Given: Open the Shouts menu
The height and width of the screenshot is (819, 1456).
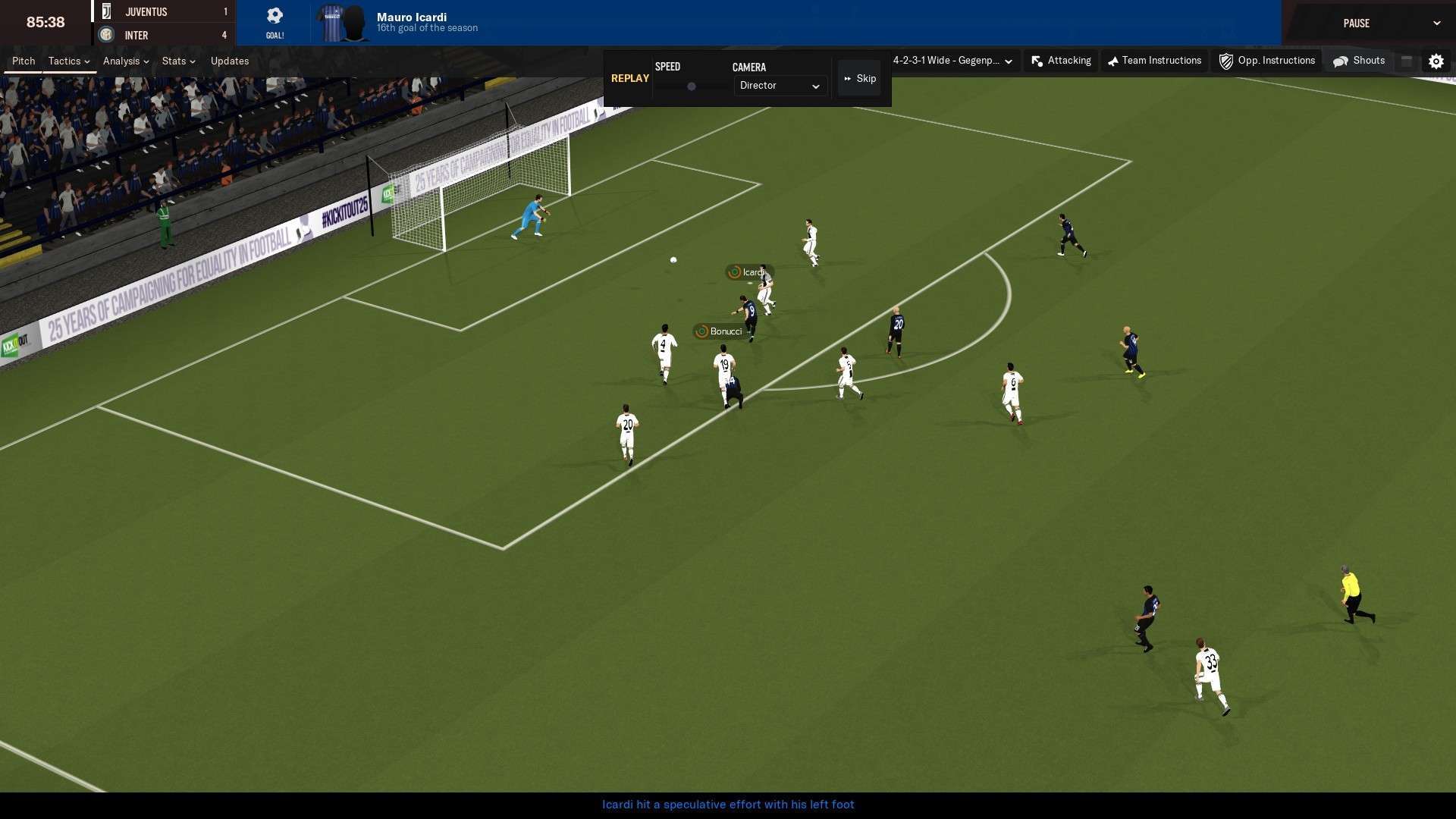Looking at the screenshot, I should point(1360,61).
